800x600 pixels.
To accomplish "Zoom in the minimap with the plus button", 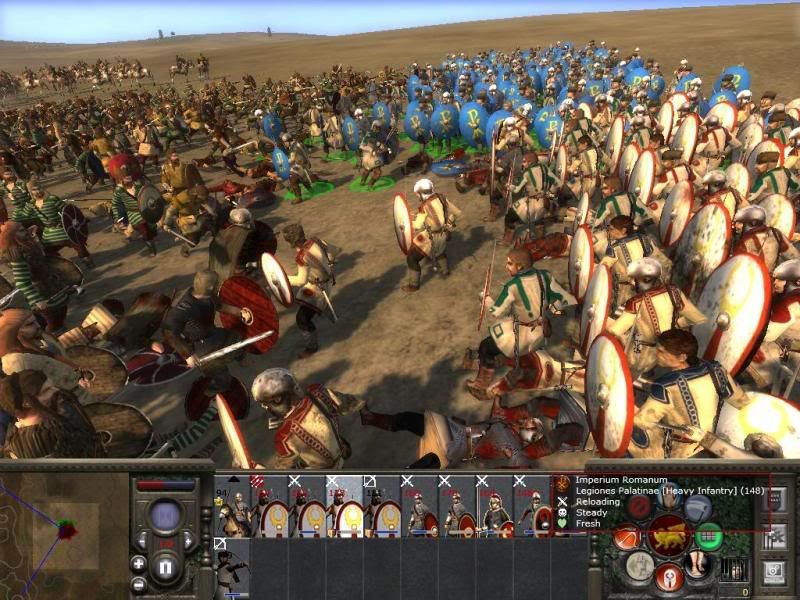I will click(139, 564).
